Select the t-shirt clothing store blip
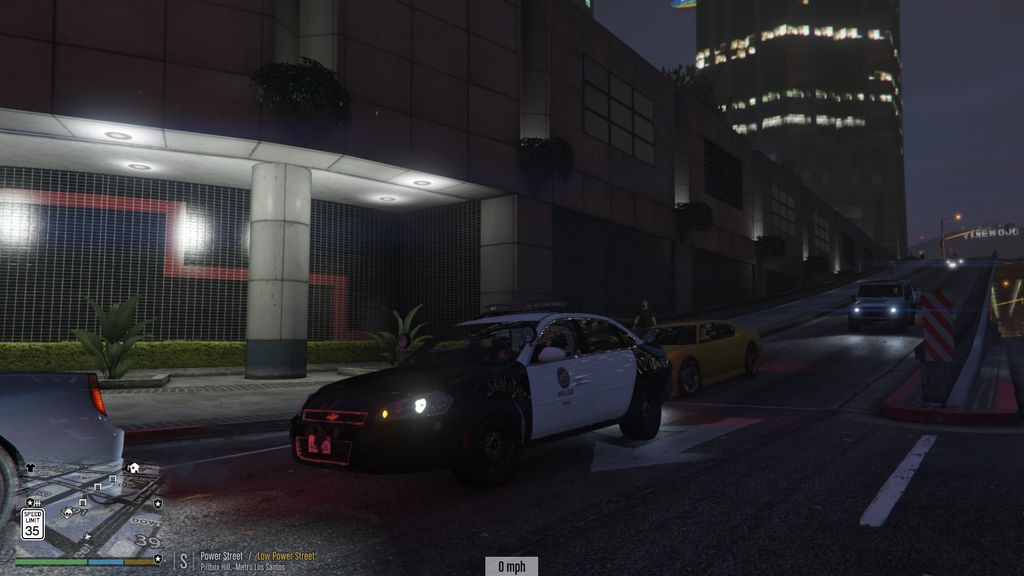This screenshot has height=576, width=1024. click(x=30, y=467)
